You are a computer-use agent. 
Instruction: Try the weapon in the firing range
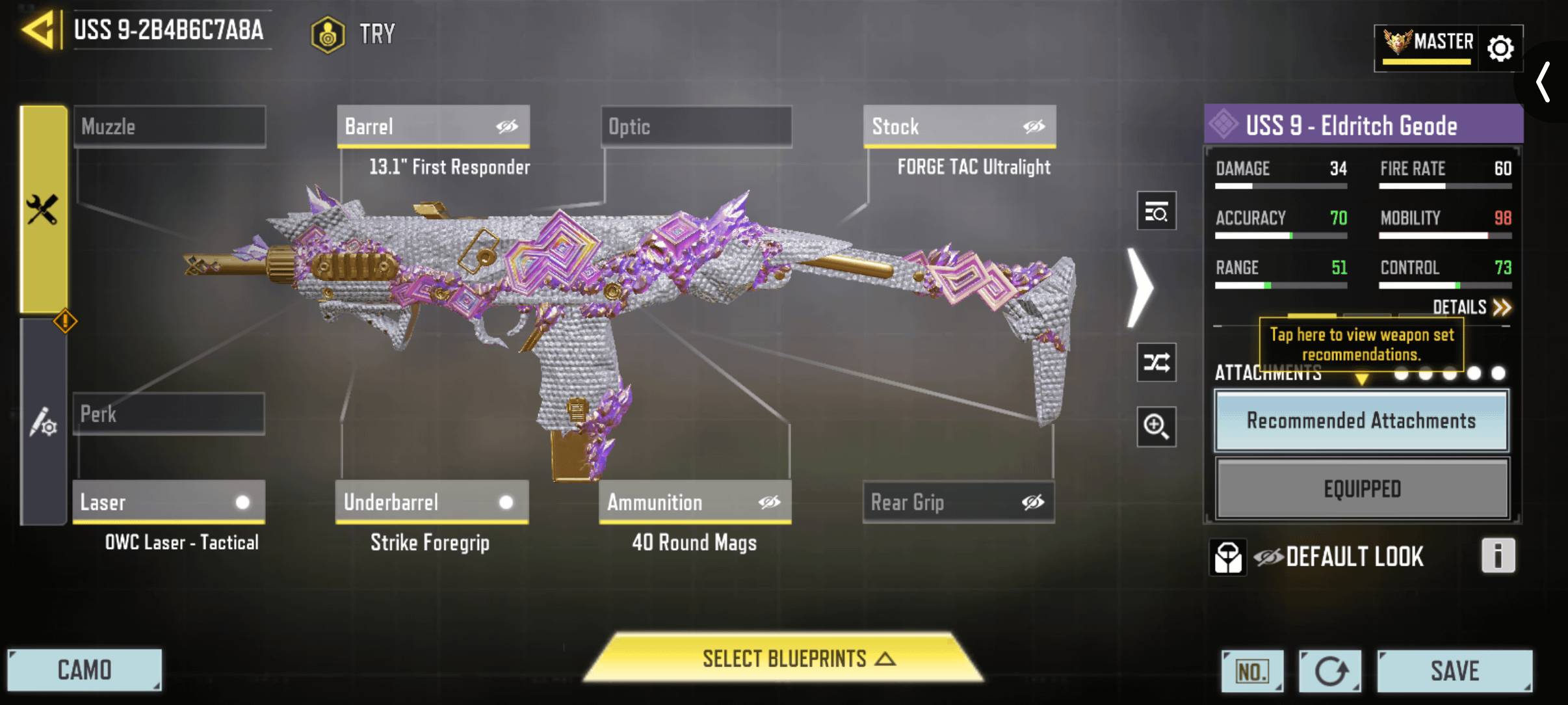click(354, 34)
